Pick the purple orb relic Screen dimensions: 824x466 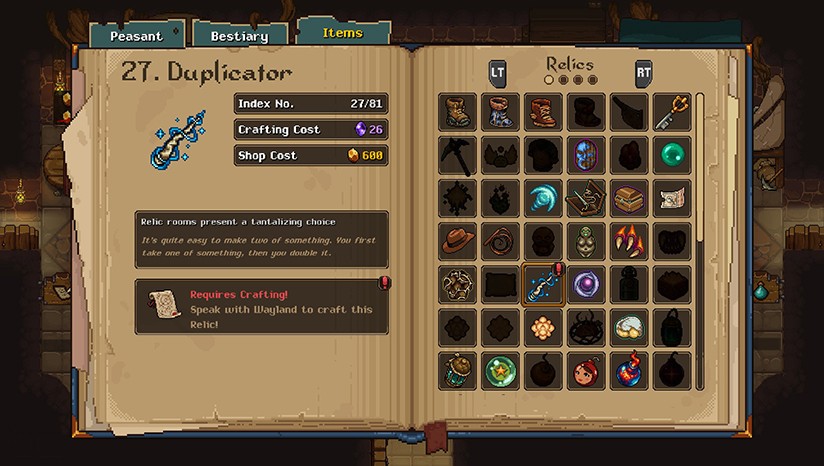tap(586, 285)
